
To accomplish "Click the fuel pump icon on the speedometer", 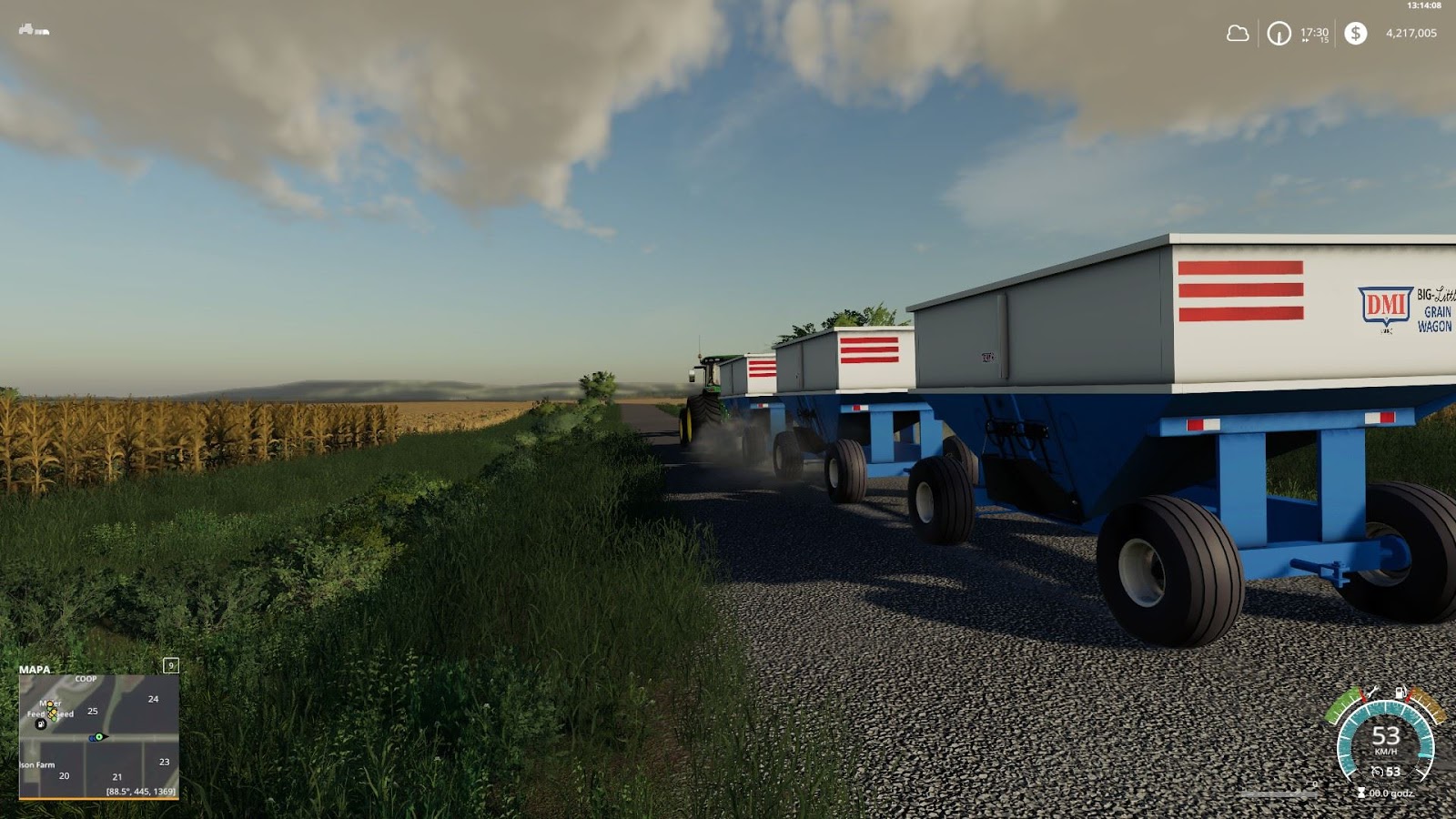I will (1400, 692).
